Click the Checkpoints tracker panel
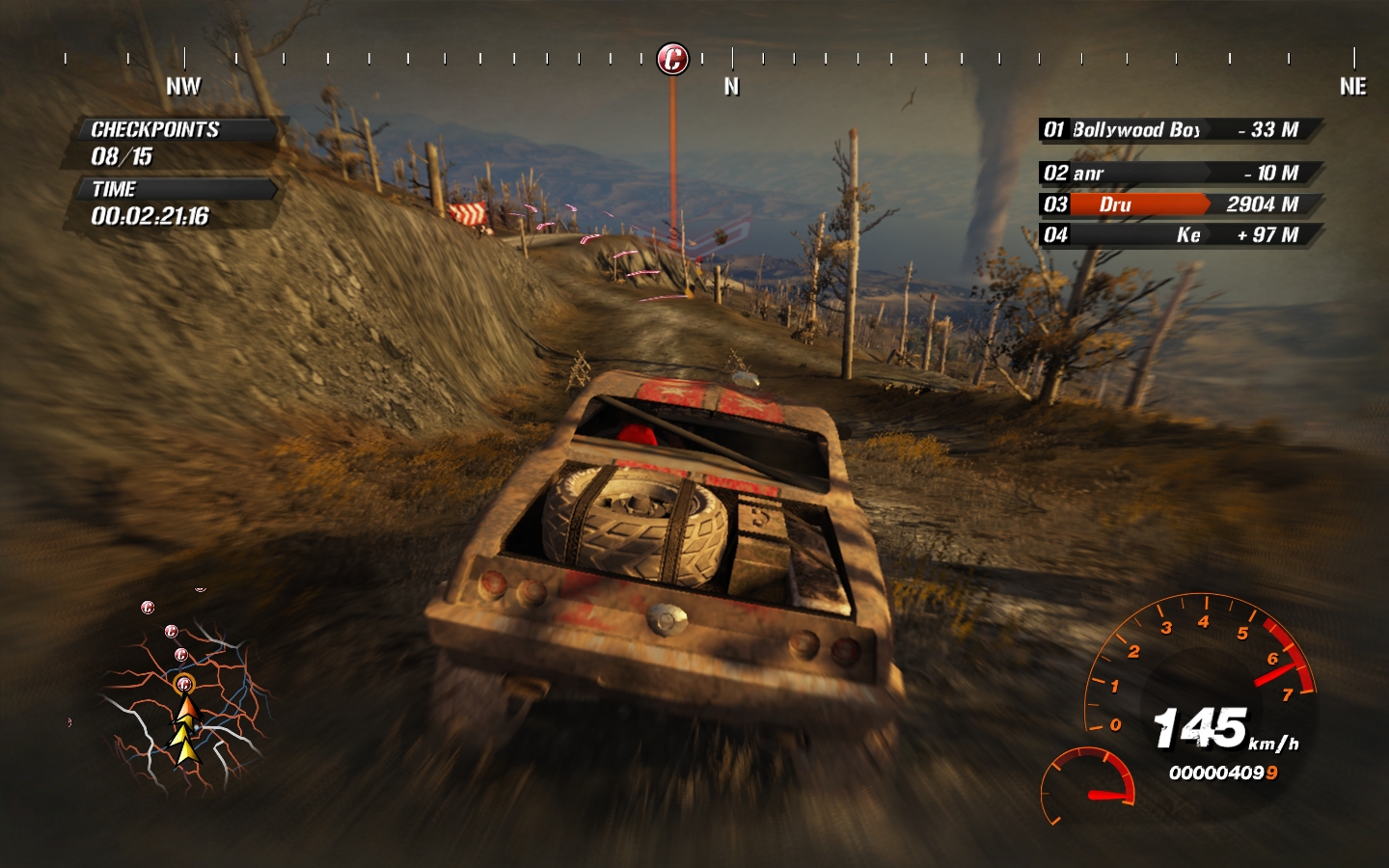1389x868 pixels. [172, 143]
